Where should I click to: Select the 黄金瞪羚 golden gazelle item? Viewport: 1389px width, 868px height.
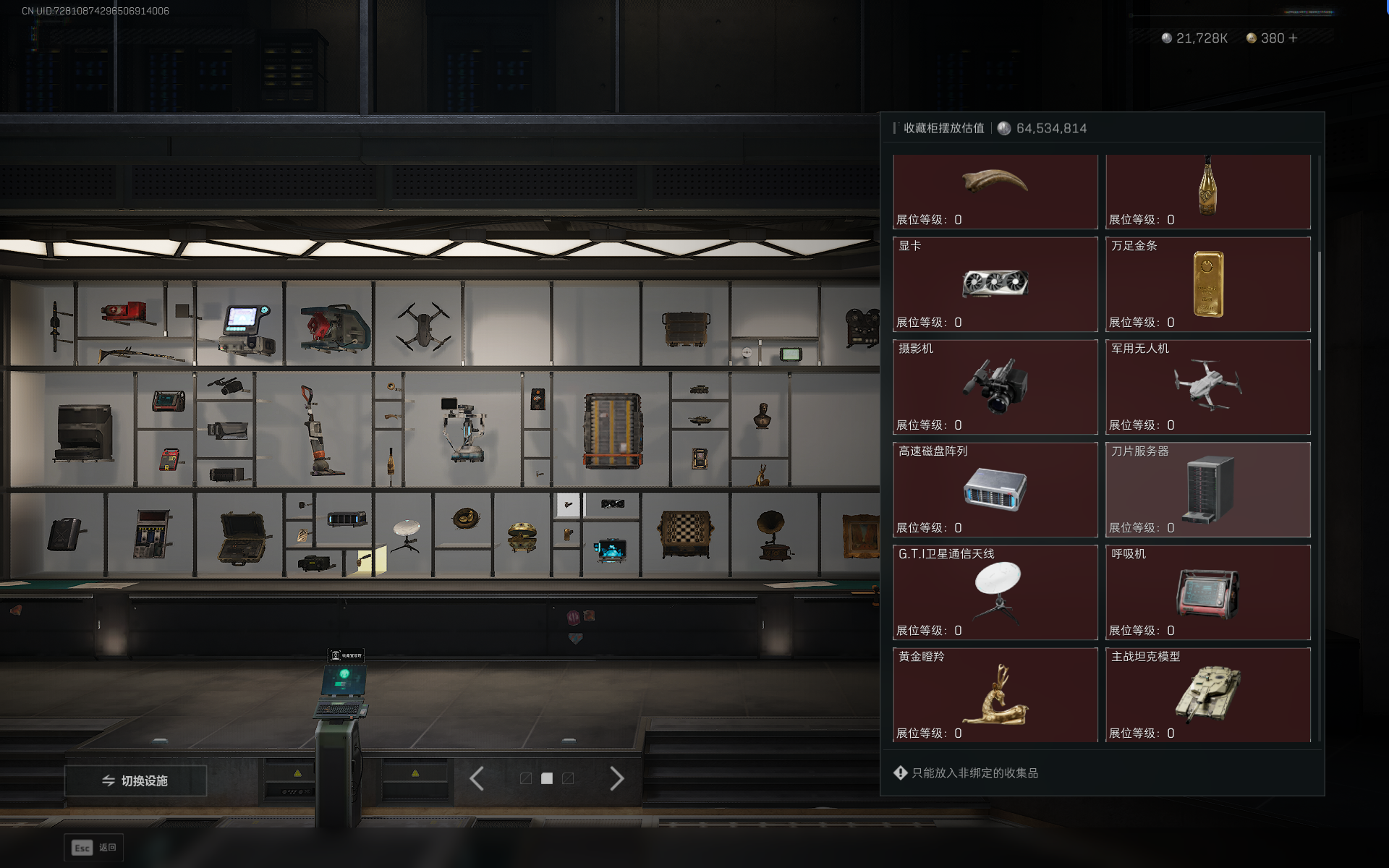point(995,695)
